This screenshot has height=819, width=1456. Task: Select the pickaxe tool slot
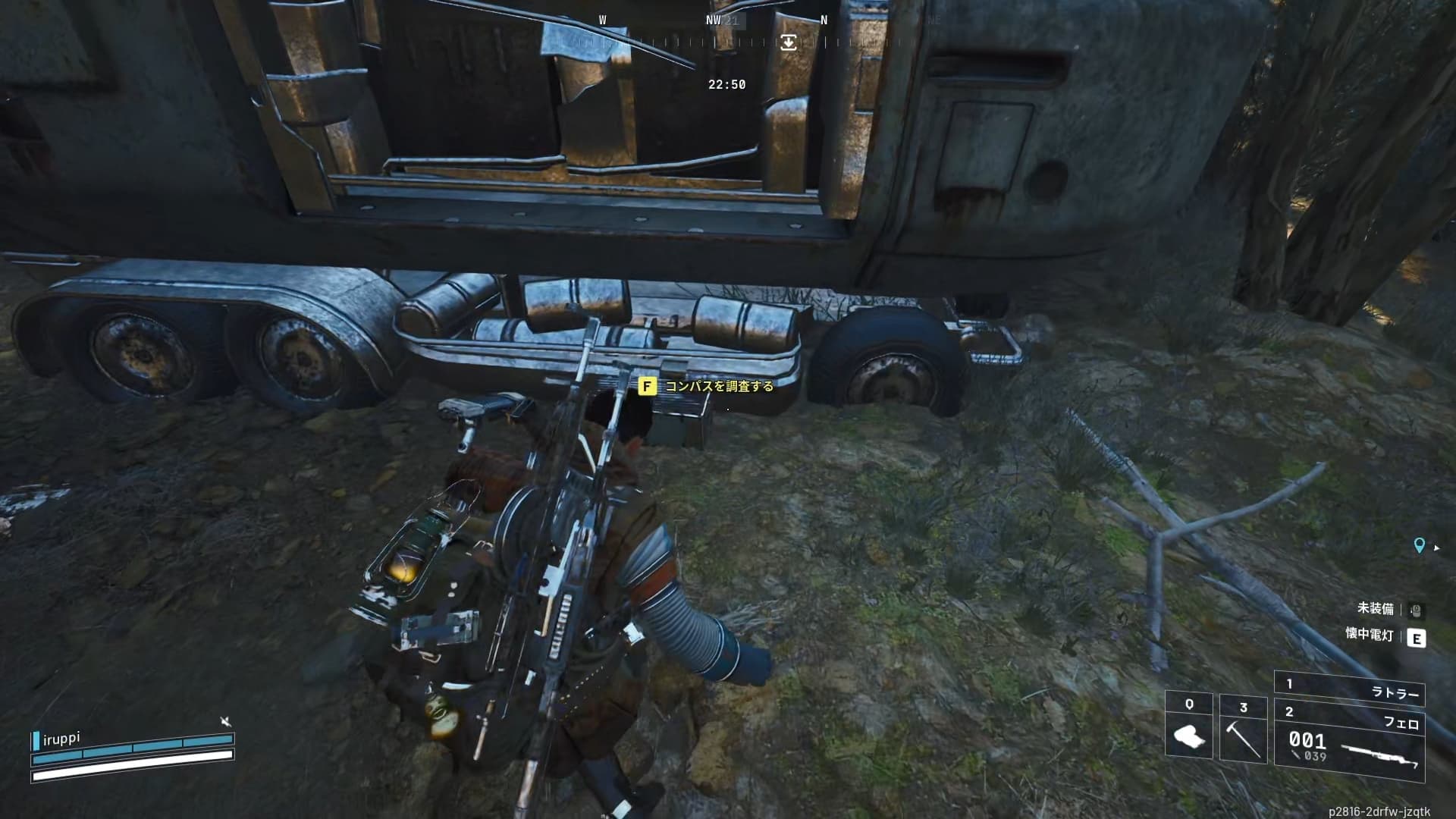[x=1243, y=730]
